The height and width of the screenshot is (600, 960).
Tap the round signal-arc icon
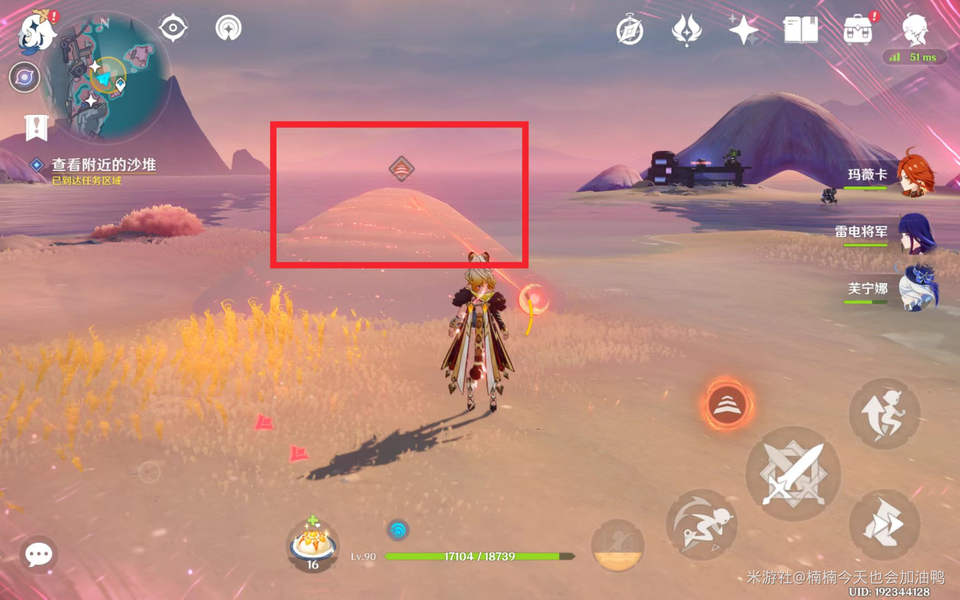(x=229, y=28)
